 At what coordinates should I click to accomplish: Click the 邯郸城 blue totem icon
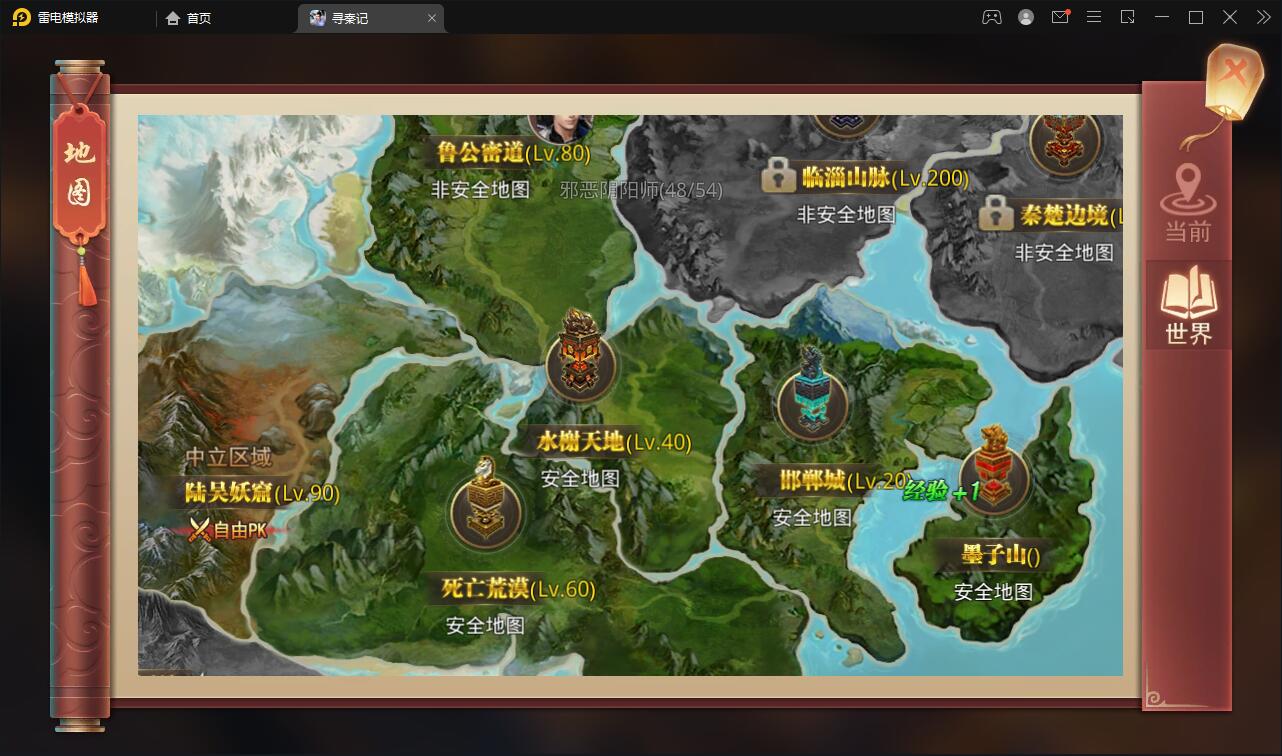click(x=811, y=401)
